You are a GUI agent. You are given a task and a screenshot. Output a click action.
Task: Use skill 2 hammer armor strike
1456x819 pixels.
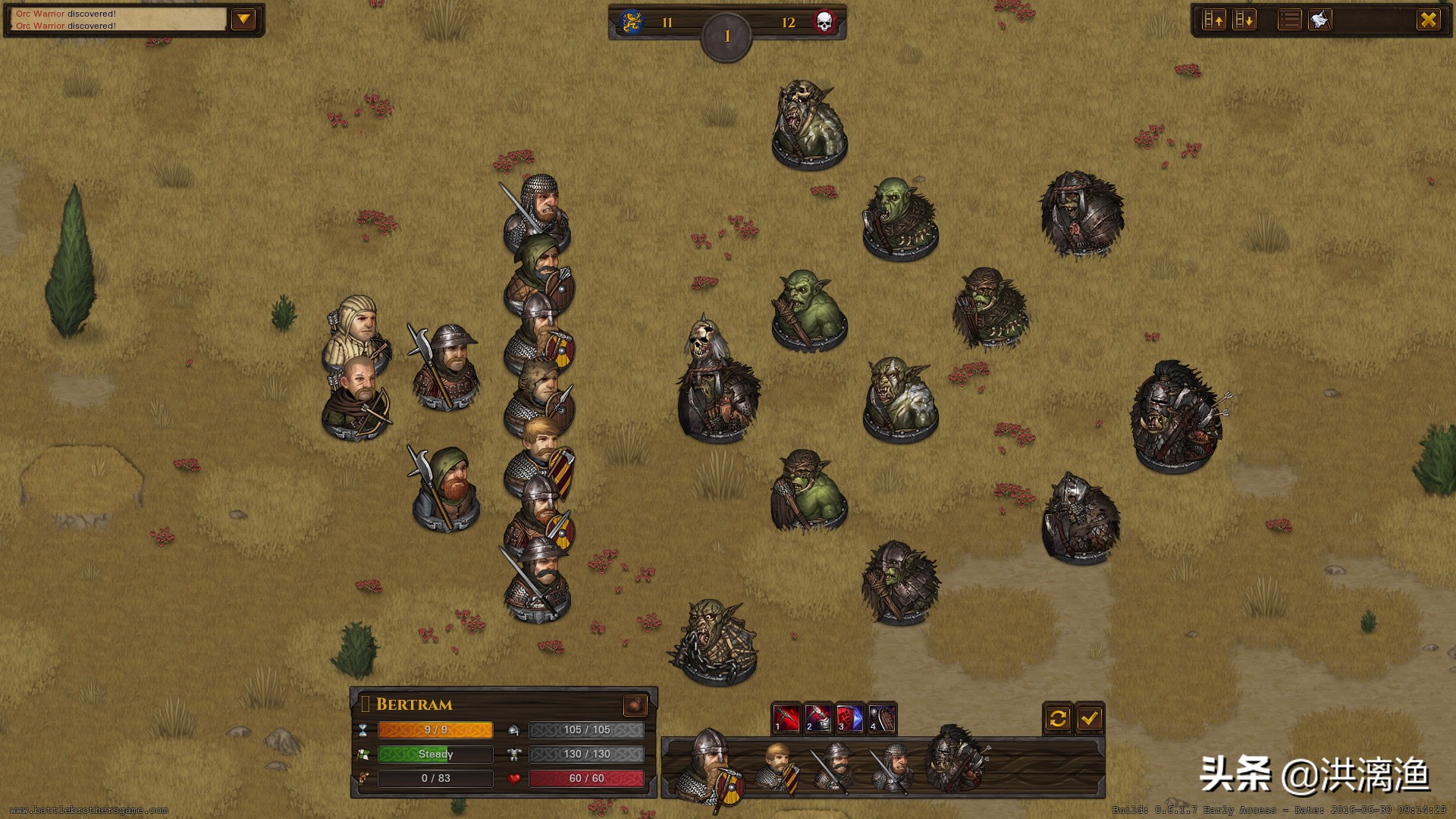818,717
